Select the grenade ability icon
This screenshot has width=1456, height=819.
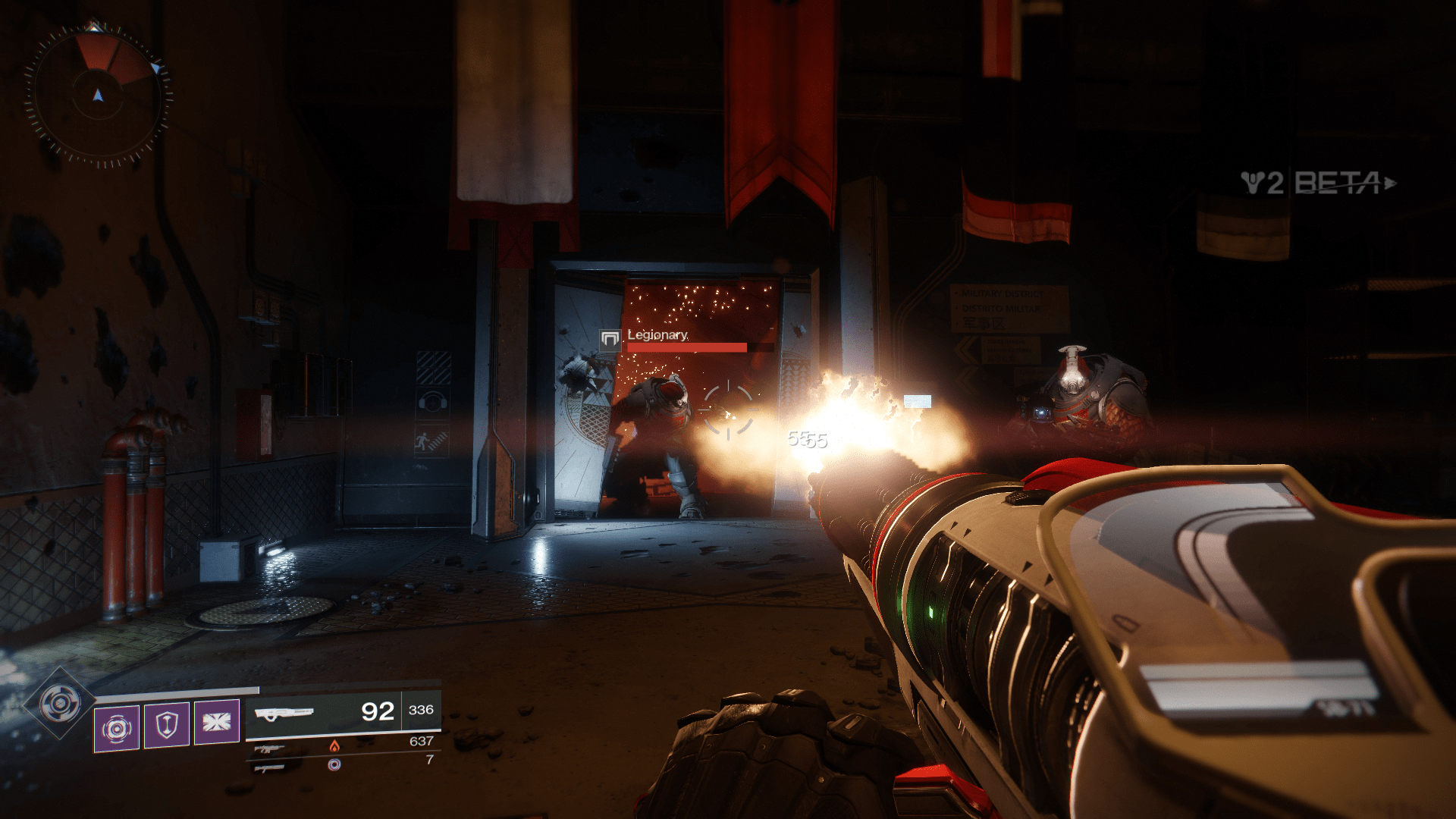click(x=117, y=728)
